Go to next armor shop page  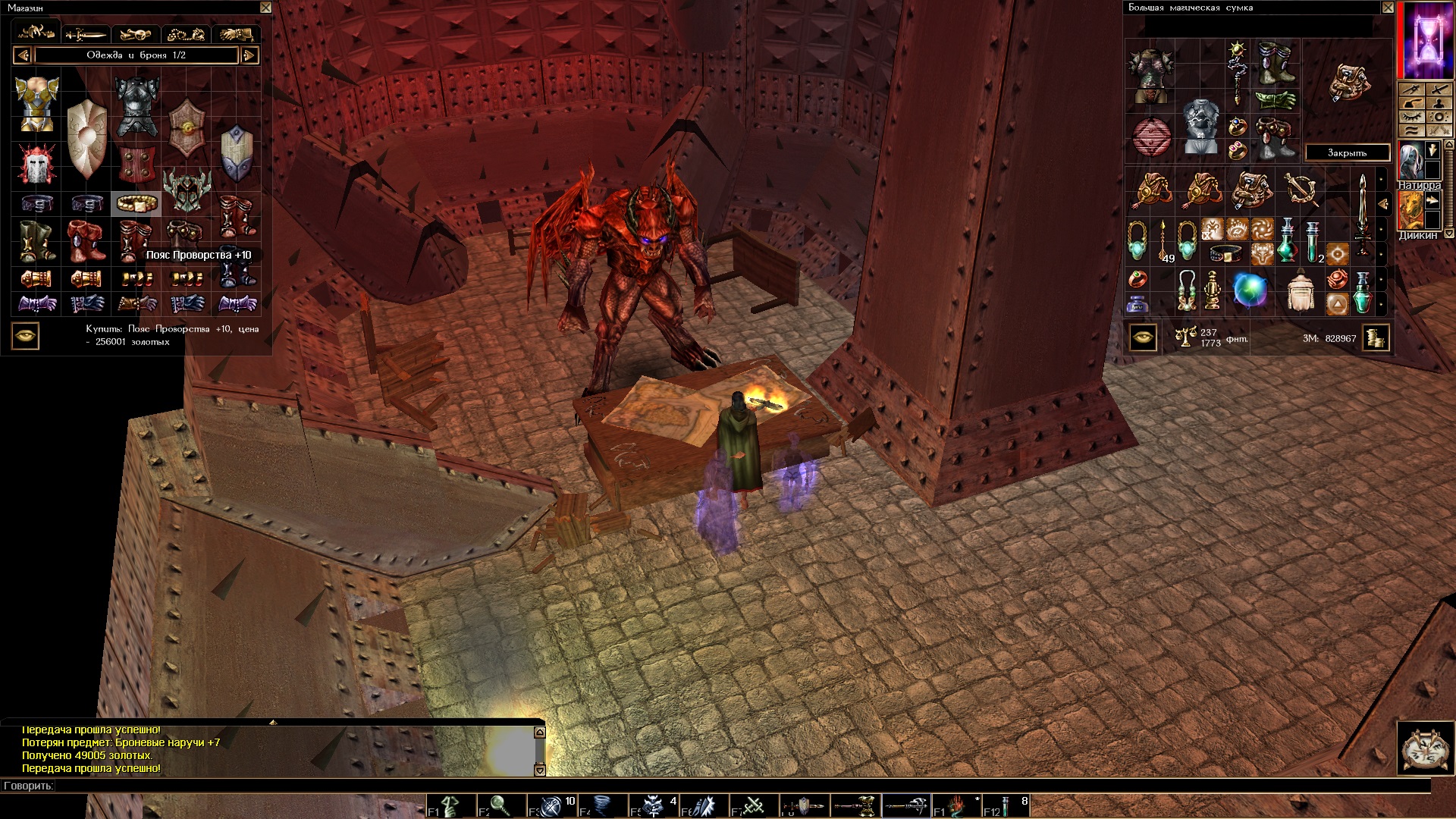point(249,55)
